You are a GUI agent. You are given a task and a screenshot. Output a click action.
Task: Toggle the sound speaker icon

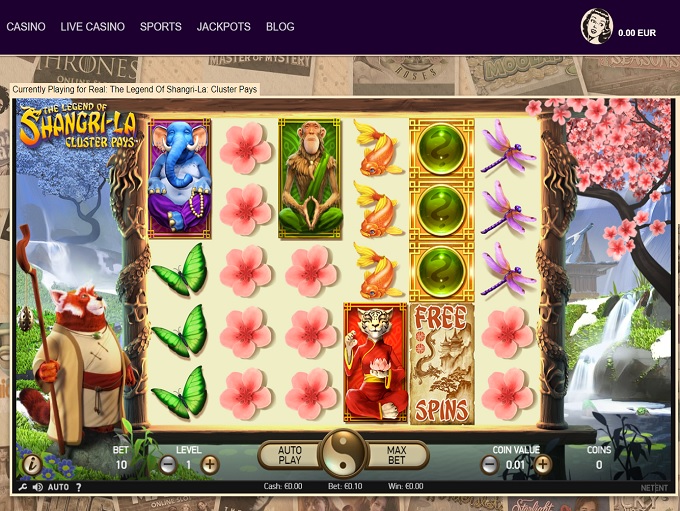(37, 487)
